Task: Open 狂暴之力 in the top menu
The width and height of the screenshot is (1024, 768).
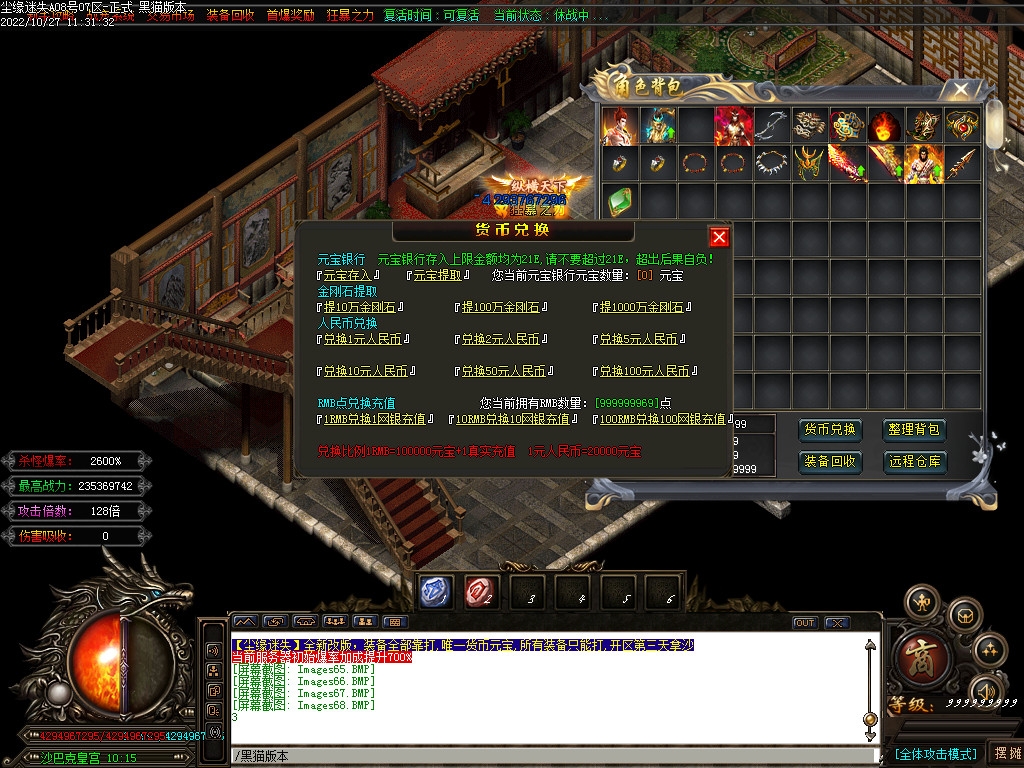Action: pos(350,16)
